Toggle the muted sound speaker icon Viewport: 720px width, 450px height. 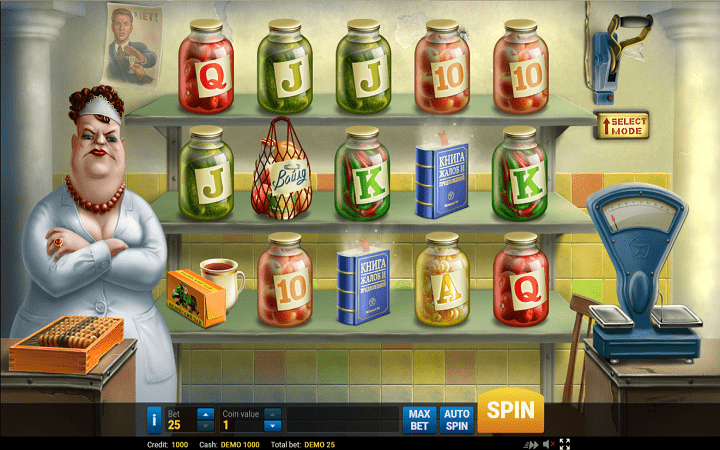(548, 444)
